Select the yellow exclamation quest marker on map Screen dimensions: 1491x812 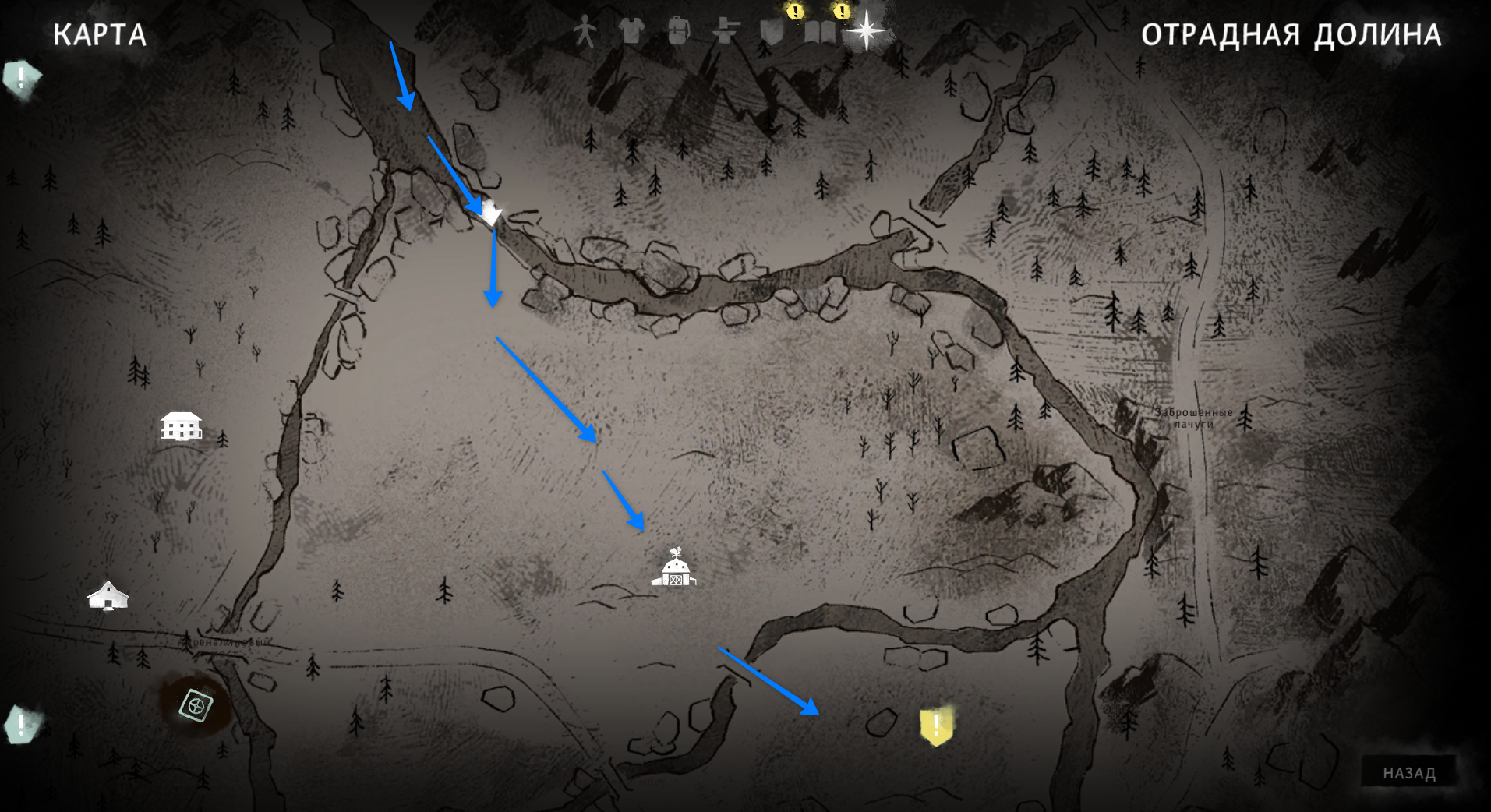[x=935, y=726]
